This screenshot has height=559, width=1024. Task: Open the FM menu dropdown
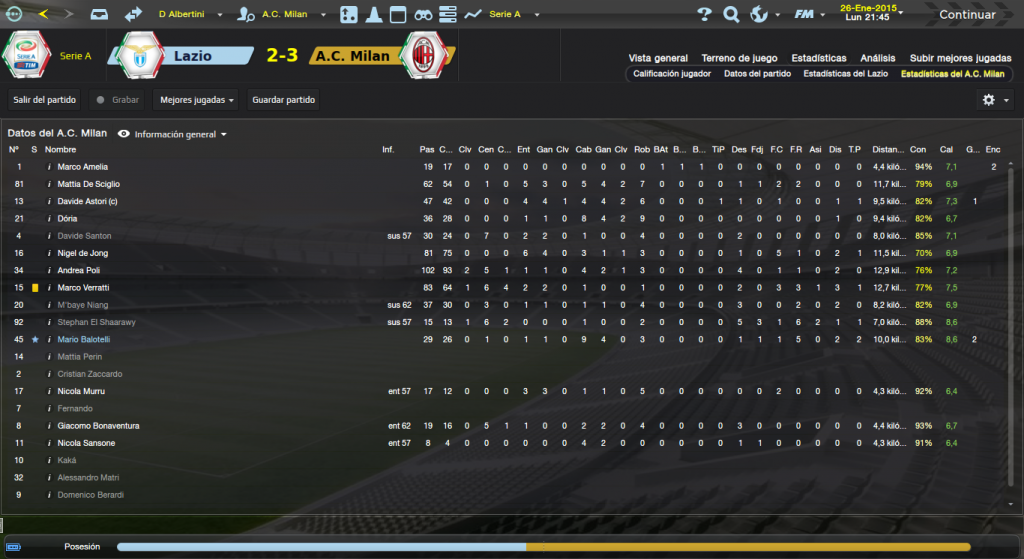pos(807,15)
